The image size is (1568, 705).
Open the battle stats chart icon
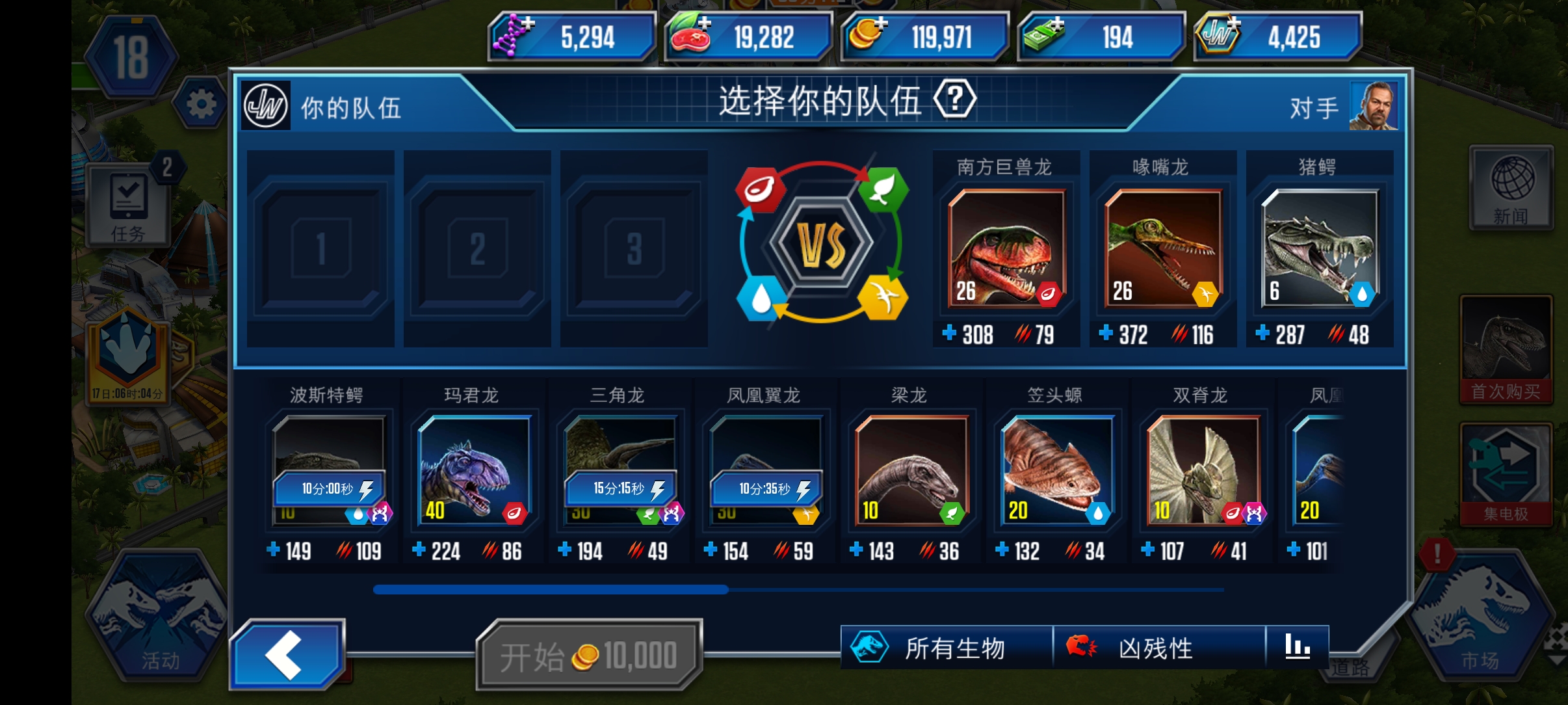pos(1298,646)
